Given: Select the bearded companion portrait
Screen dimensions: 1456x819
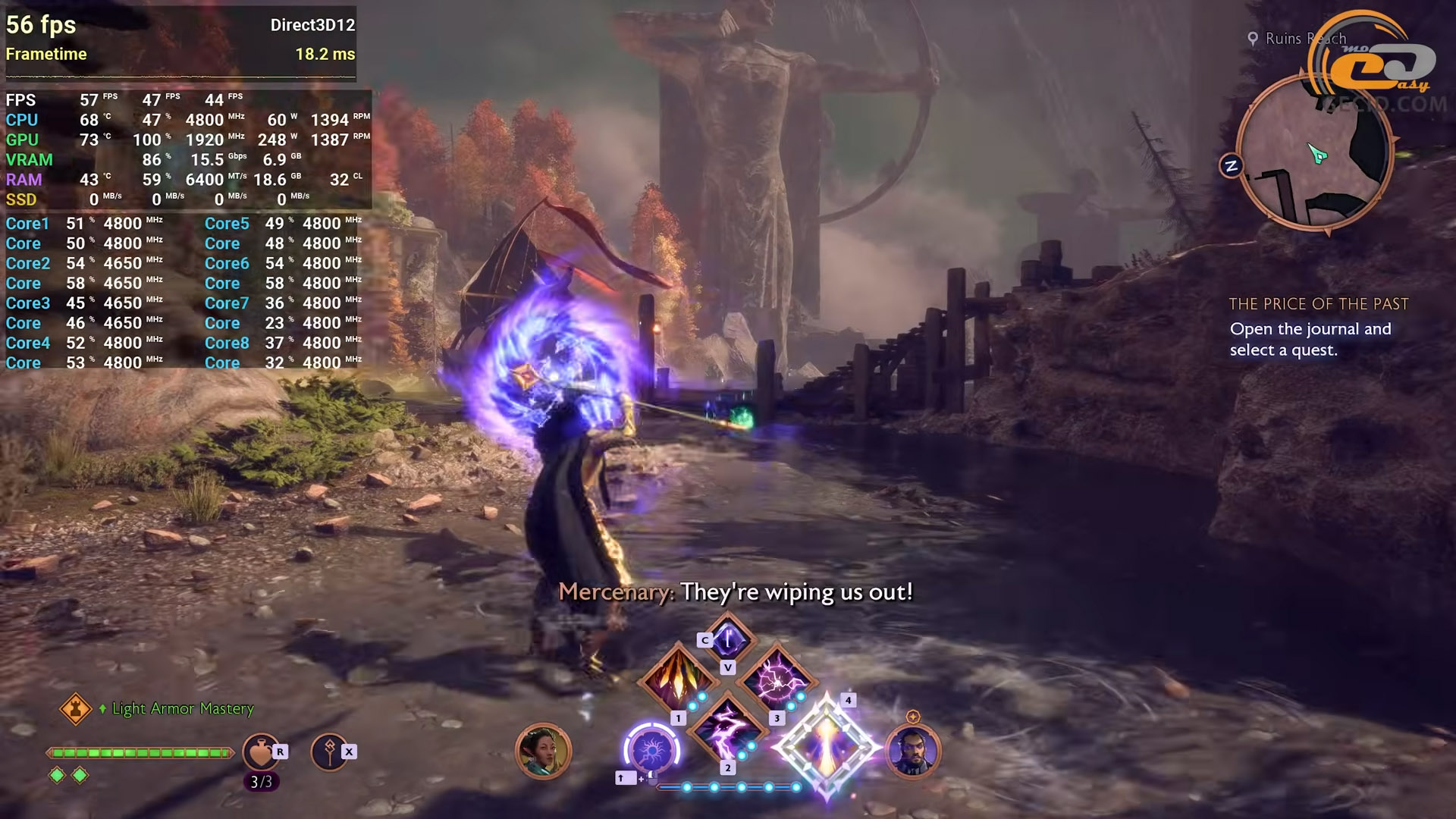Looking at the screenshot, I should click(x=913, y=752).
